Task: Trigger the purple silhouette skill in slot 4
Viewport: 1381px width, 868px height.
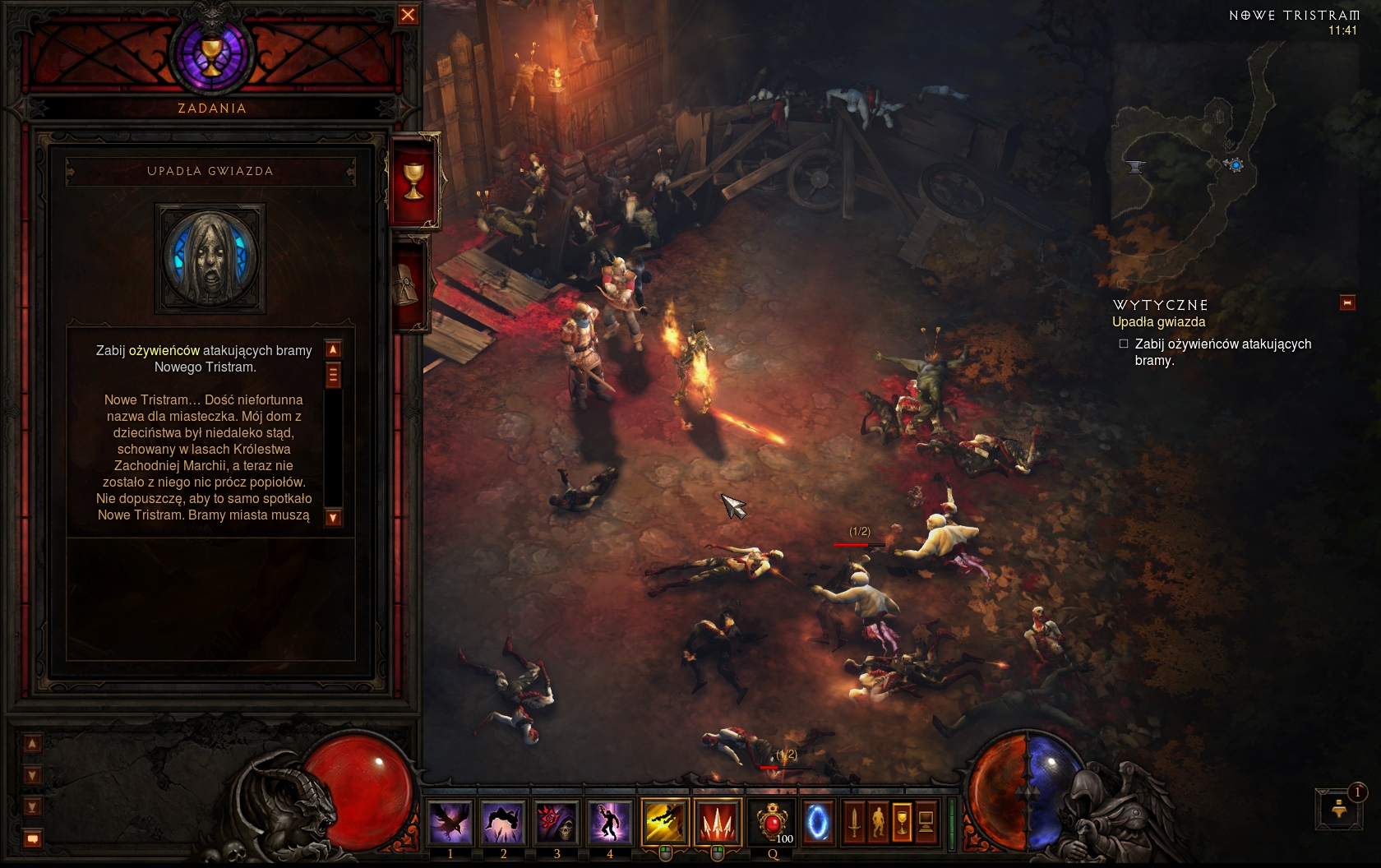Action: pyautogui.click(x=609, y=822)
